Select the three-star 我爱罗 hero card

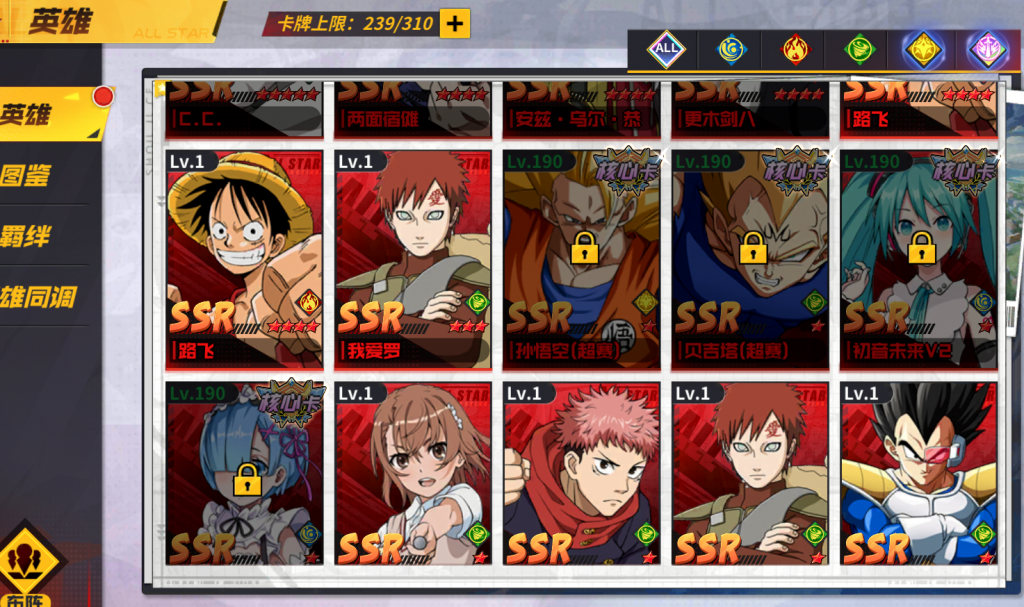(x=413, y=259)
